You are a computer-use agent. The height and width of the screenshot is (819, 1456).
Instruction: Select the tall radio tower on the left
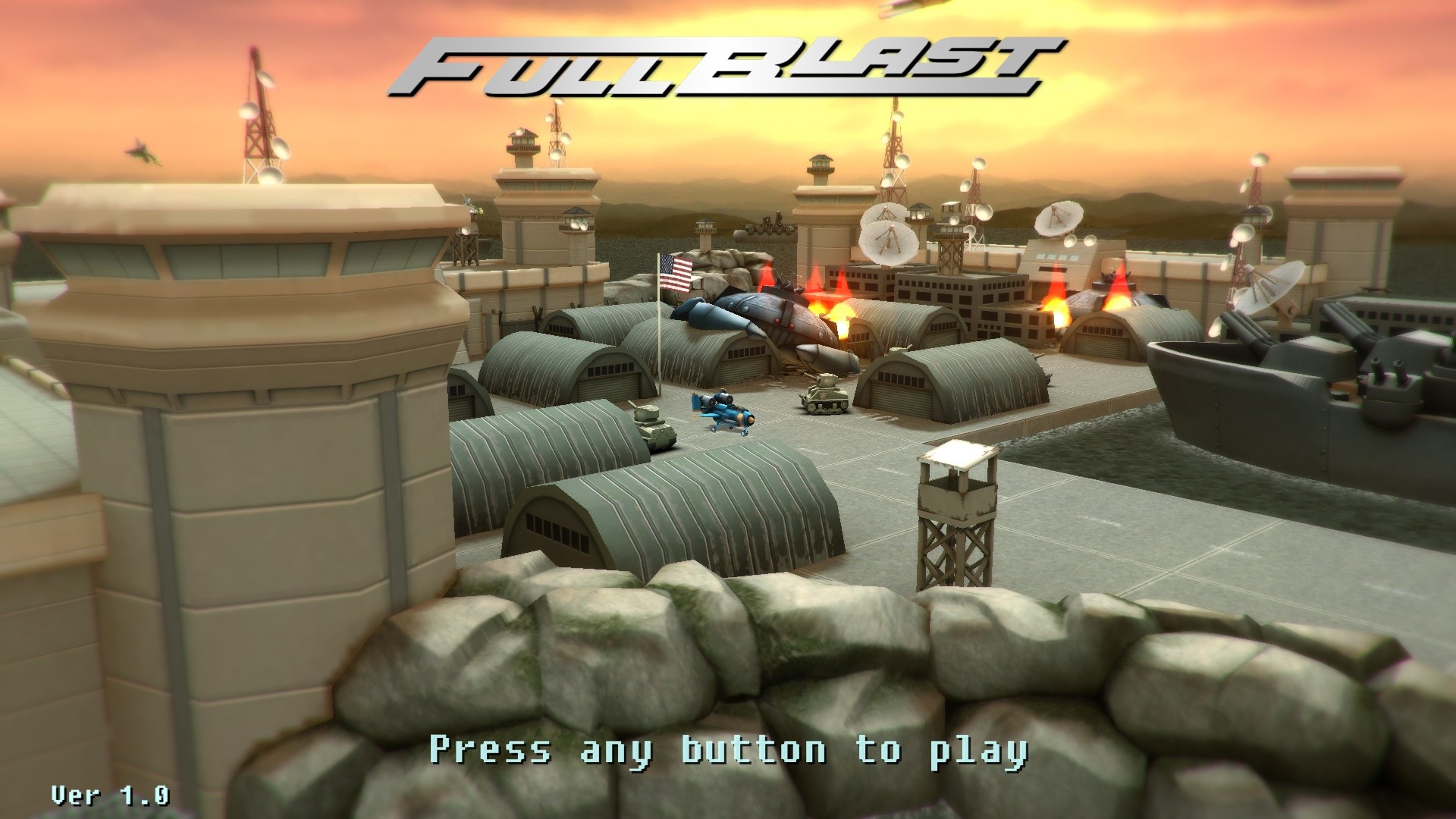click(258, 121)
